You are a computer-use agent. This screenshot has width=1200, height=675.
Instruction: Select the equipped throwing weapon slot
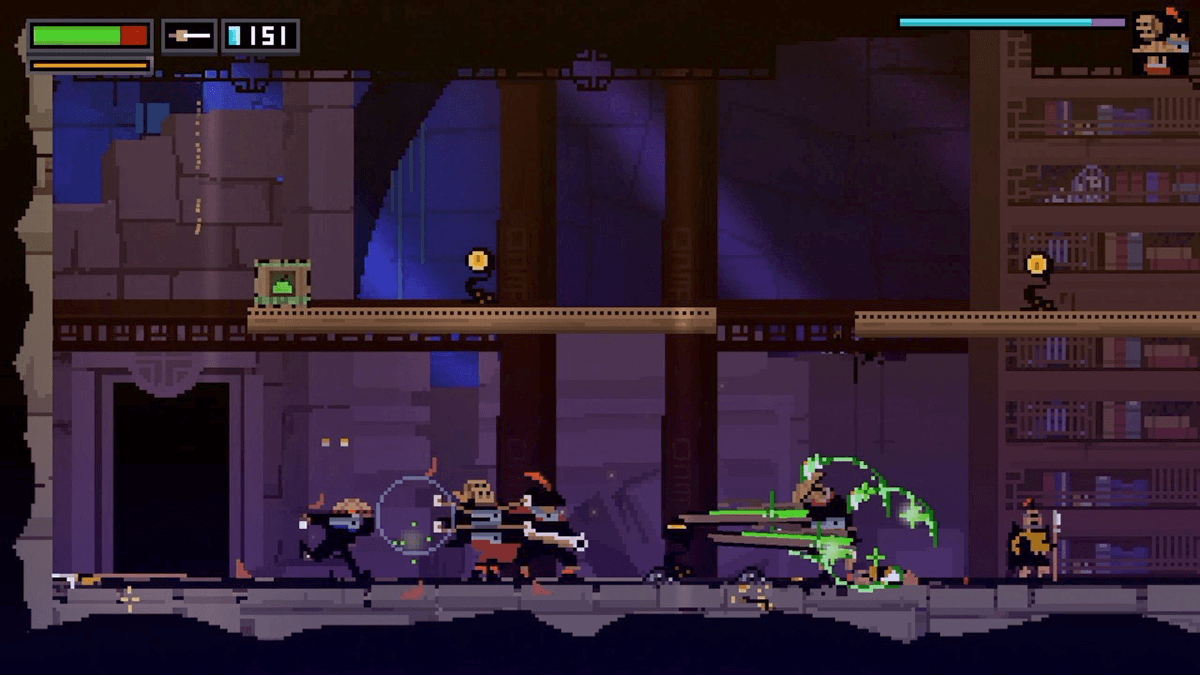click(x=189, y=36)
